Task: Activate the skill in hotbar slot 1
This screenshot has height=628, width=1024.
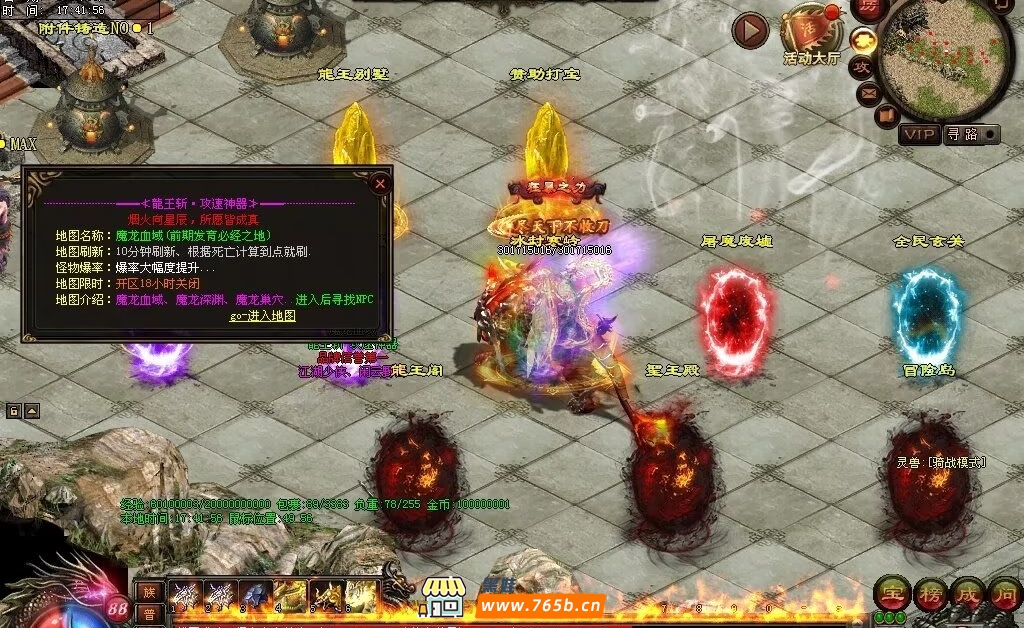Action: (x=186, y=594)
